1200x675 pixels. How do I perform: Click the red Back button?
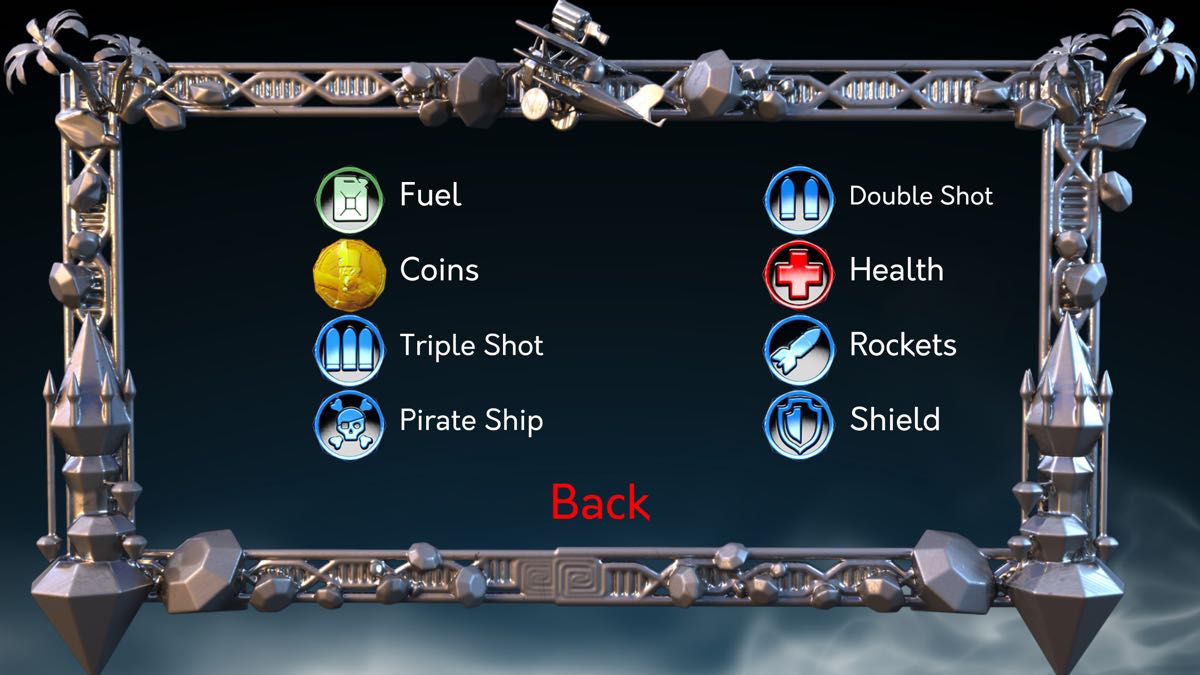coord(600,502)
